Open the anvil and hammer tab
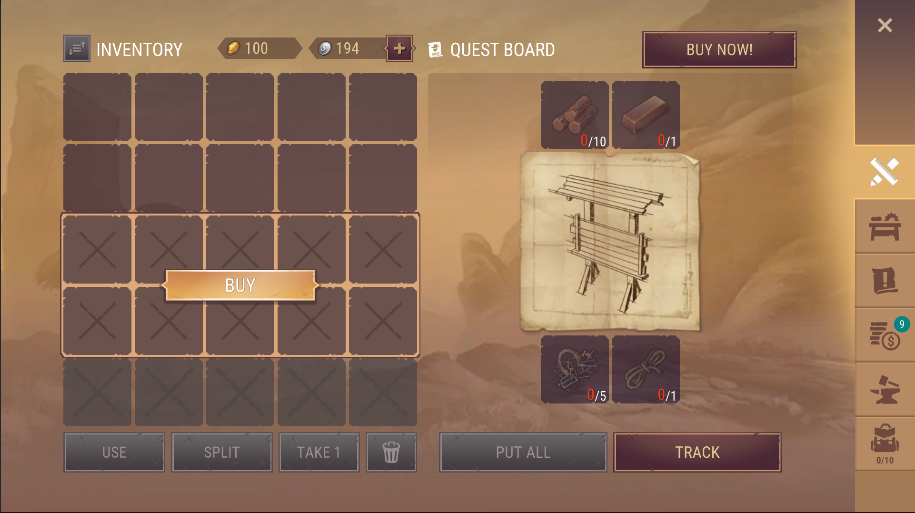Screen dimensions: 915x513 [884, 389]
